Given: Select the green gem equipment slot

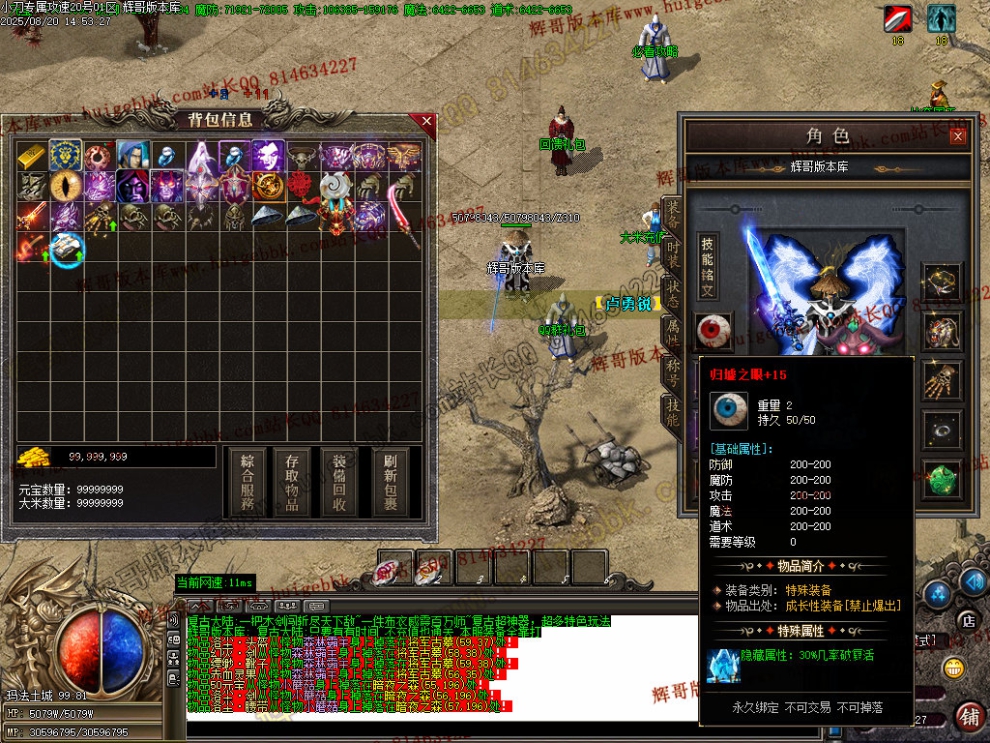Looking at the screenshot, I should pos(941,478).
